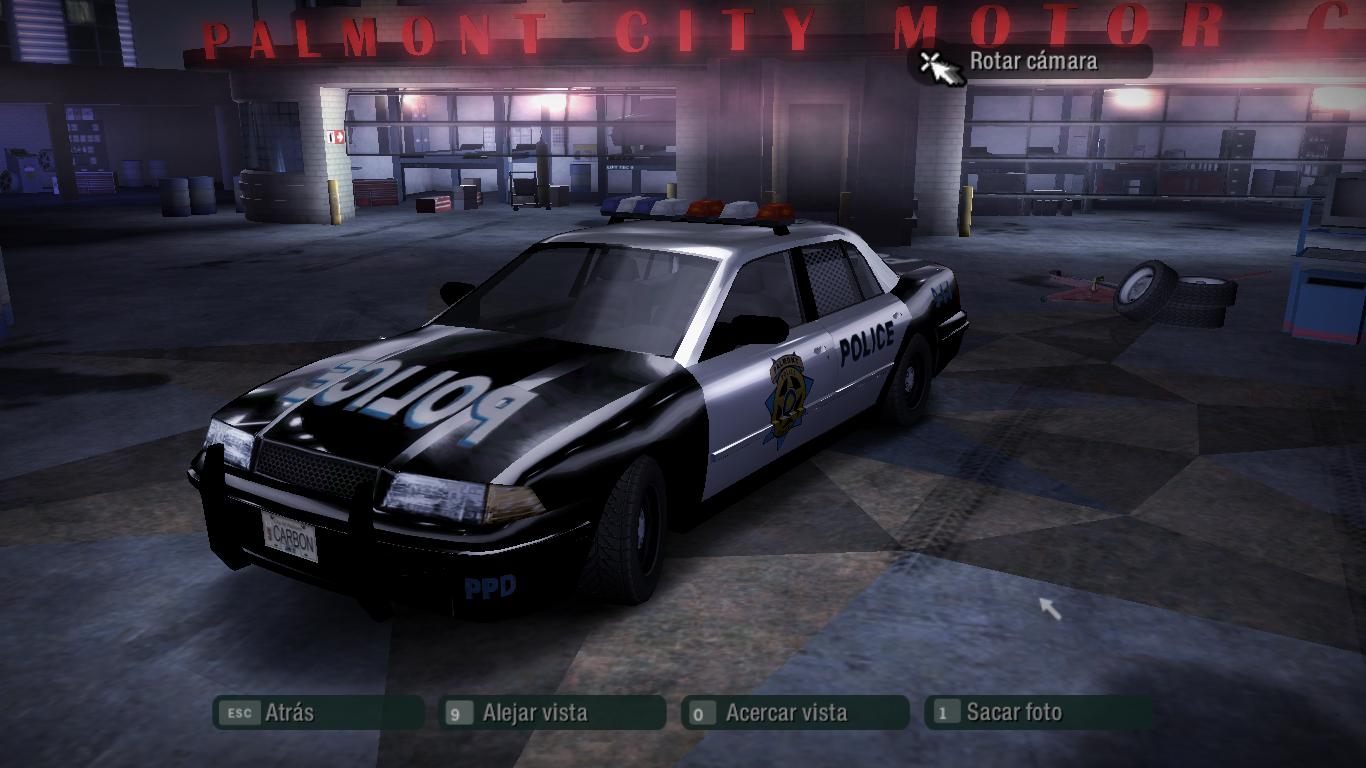Click the 9 key icon for Alejar vista

[x=460, y=713]
